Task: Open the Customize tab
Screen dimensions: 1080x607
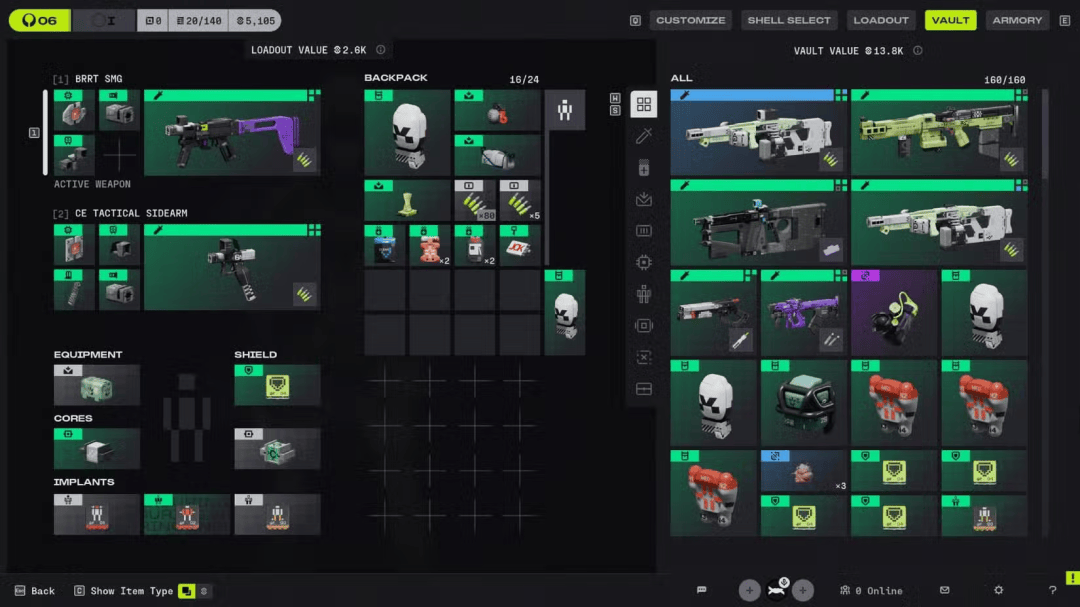Action: click(691, 20)
